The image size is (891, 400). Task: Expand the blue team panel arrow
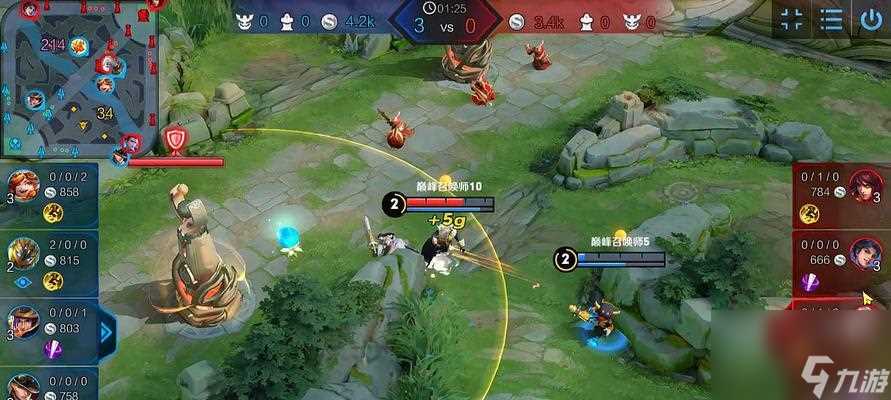coord(107,331)
